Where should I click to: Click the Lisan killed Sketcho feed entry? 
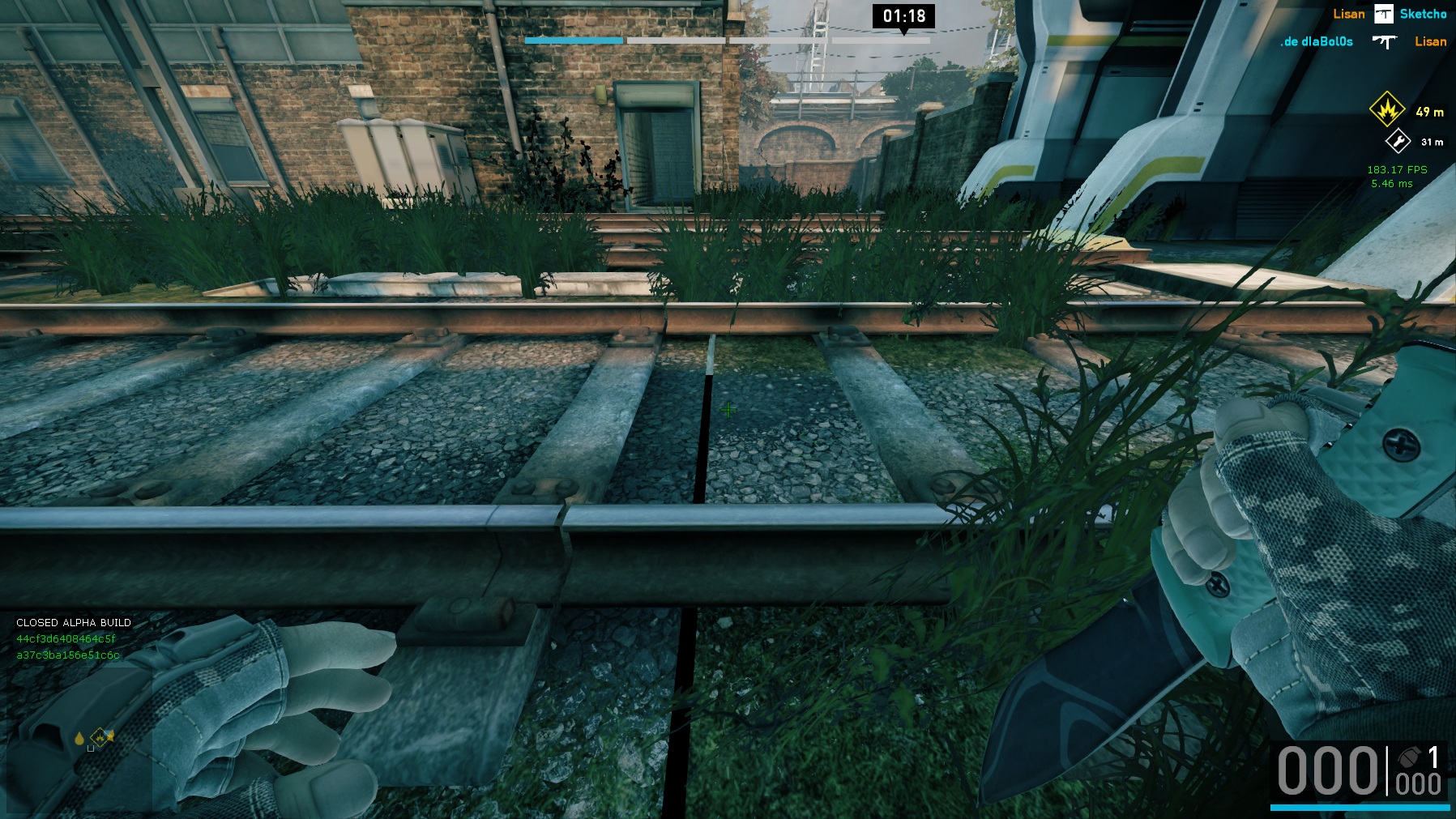pyautogui.click(x=1389, y=14)
